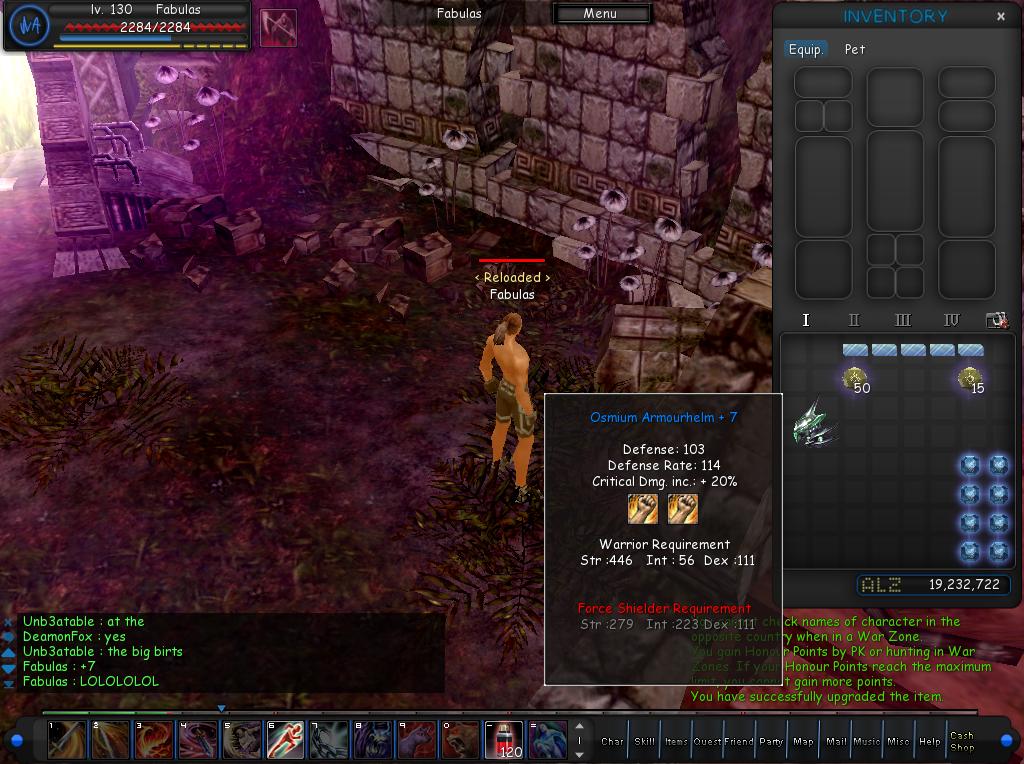This screenshot has width=1024, height=764.
Task: Open the Quest log
Action: tap(708, 741)
